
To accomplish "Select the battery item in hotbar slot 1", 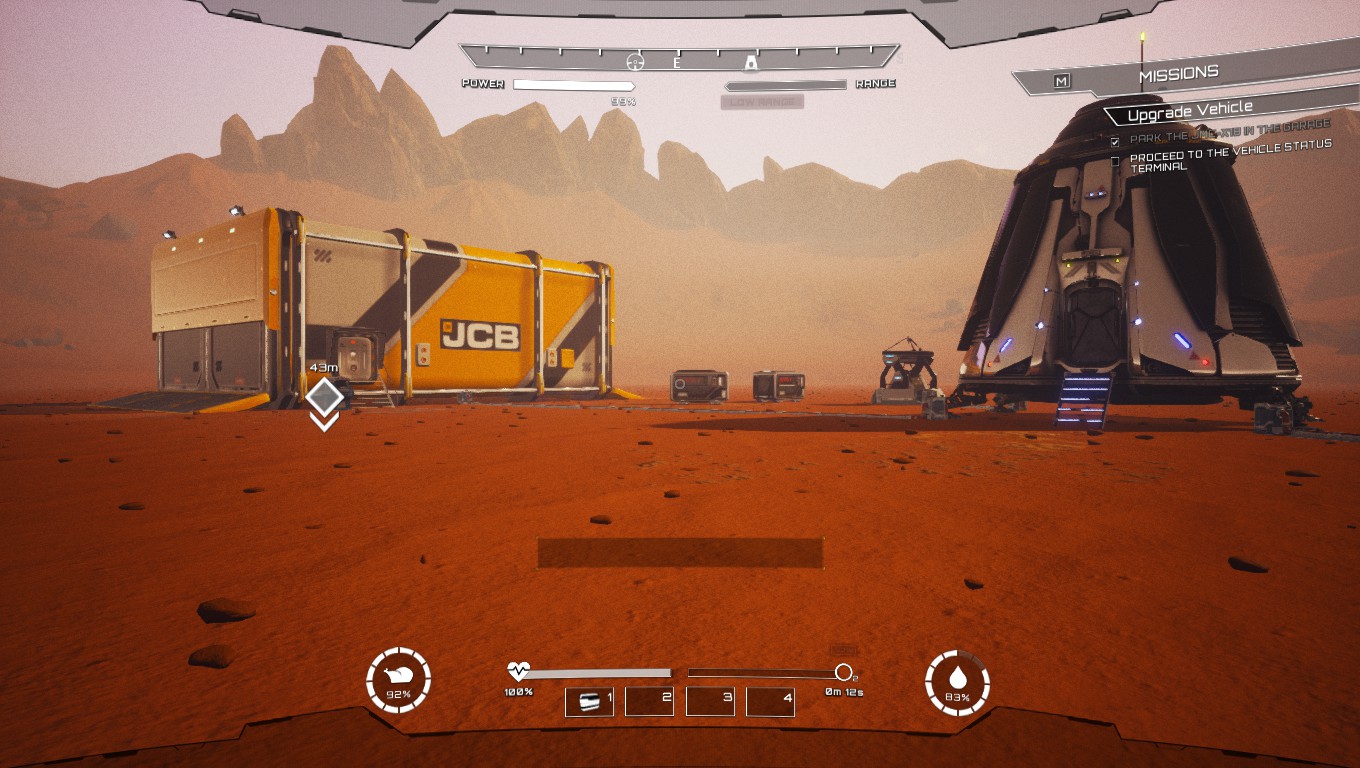I will (589, 701).
